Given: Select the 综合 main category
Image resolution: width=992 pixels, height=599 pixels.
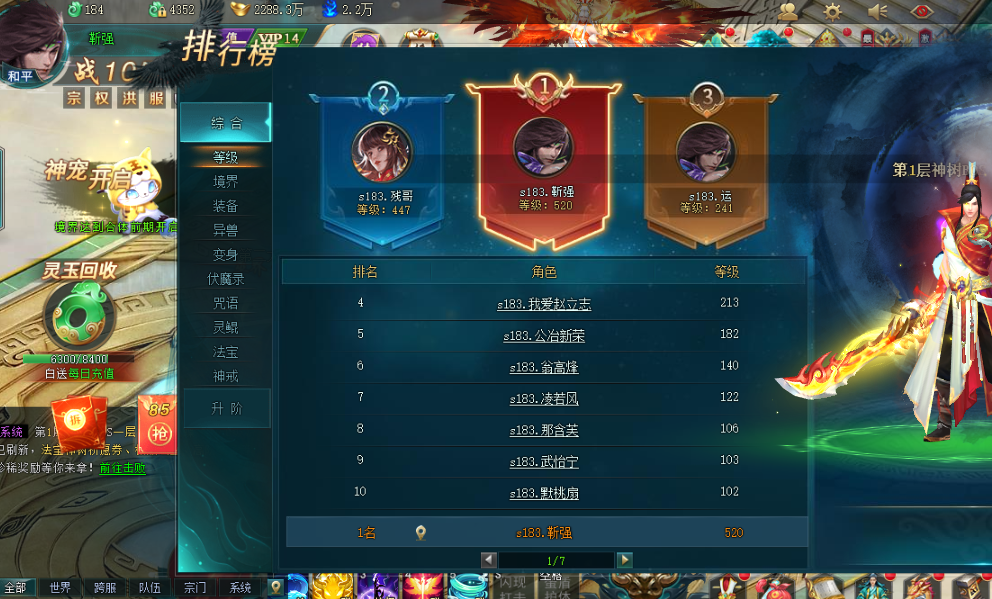Looking at the screenshot, I should click(x=226, y=123).
